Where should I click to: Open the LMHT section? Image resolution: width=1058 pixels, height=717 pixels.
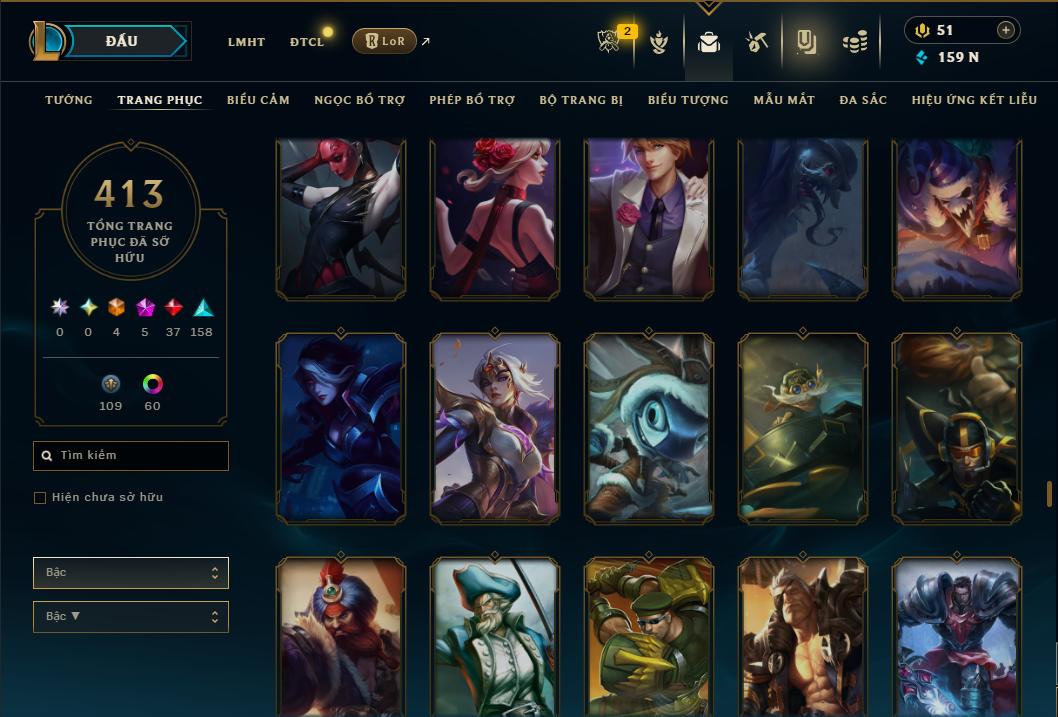pyautogui.click(x=246, y=42)
